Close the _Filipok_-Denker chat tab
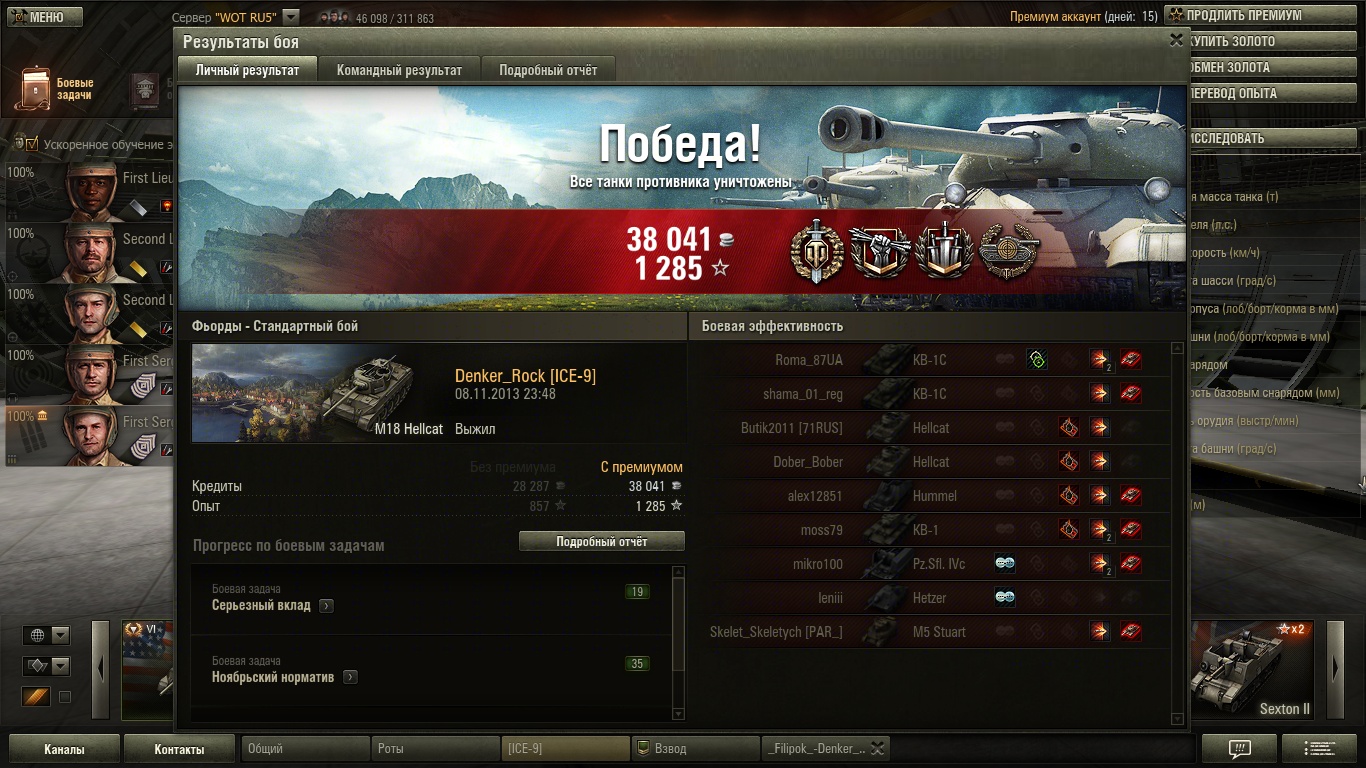 click(877, 748)
